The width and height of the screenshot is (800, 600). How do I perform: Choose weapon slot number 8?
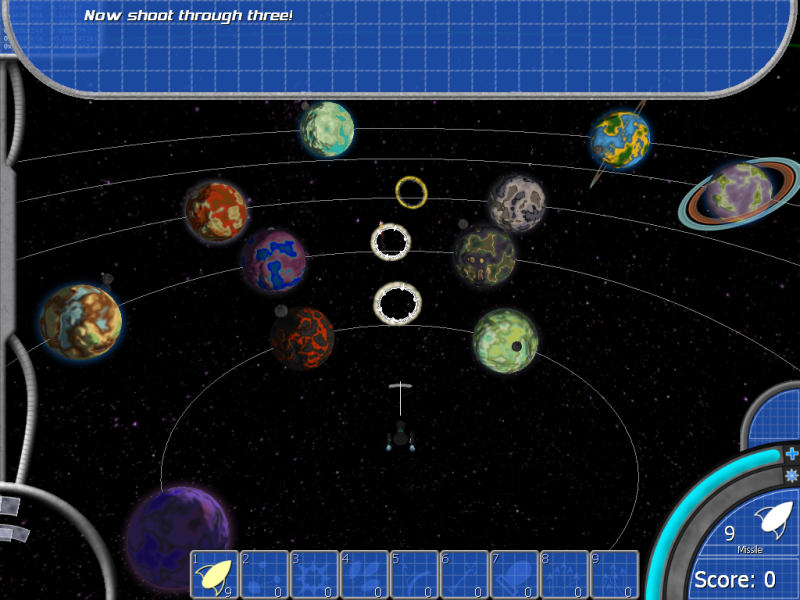[x=564, y=575]
